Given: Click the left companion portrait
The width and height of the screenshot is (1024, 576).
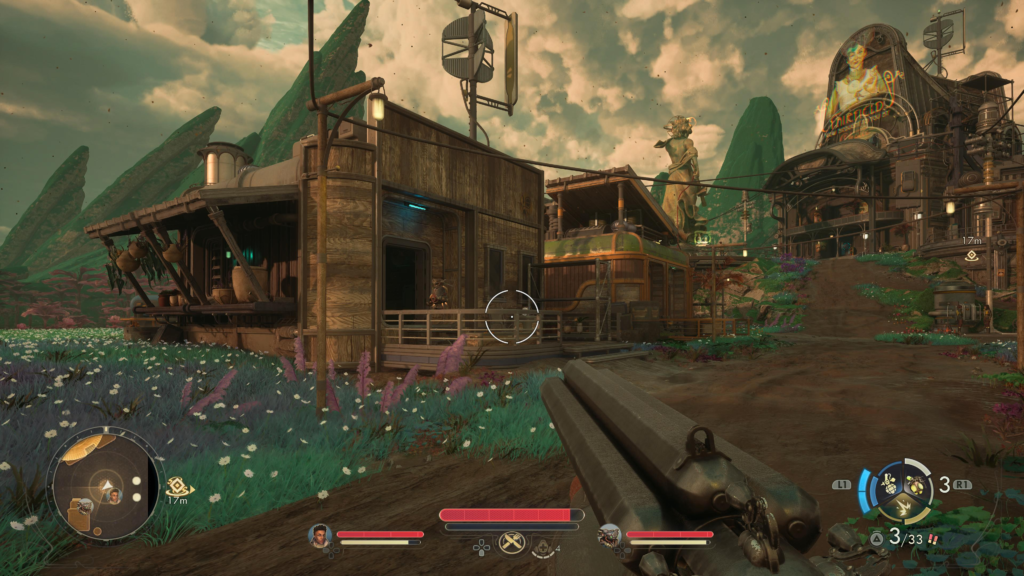Looking at the screenshot, I should 319,535.
